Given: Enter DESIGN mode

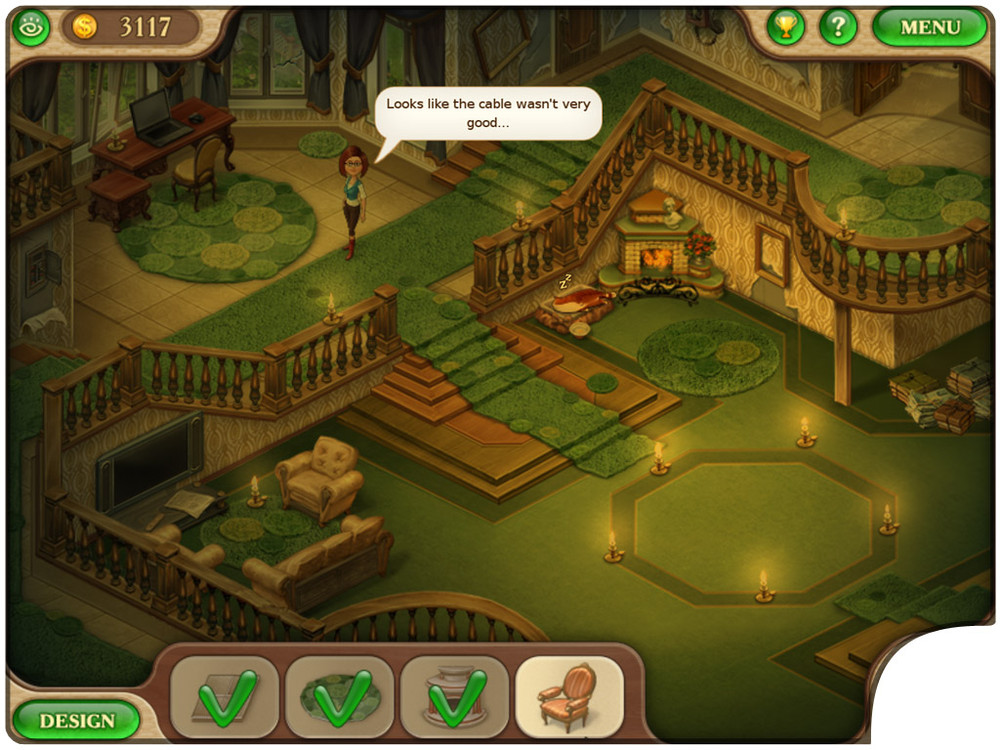Looking at the screenshot, I should point(76,720).
